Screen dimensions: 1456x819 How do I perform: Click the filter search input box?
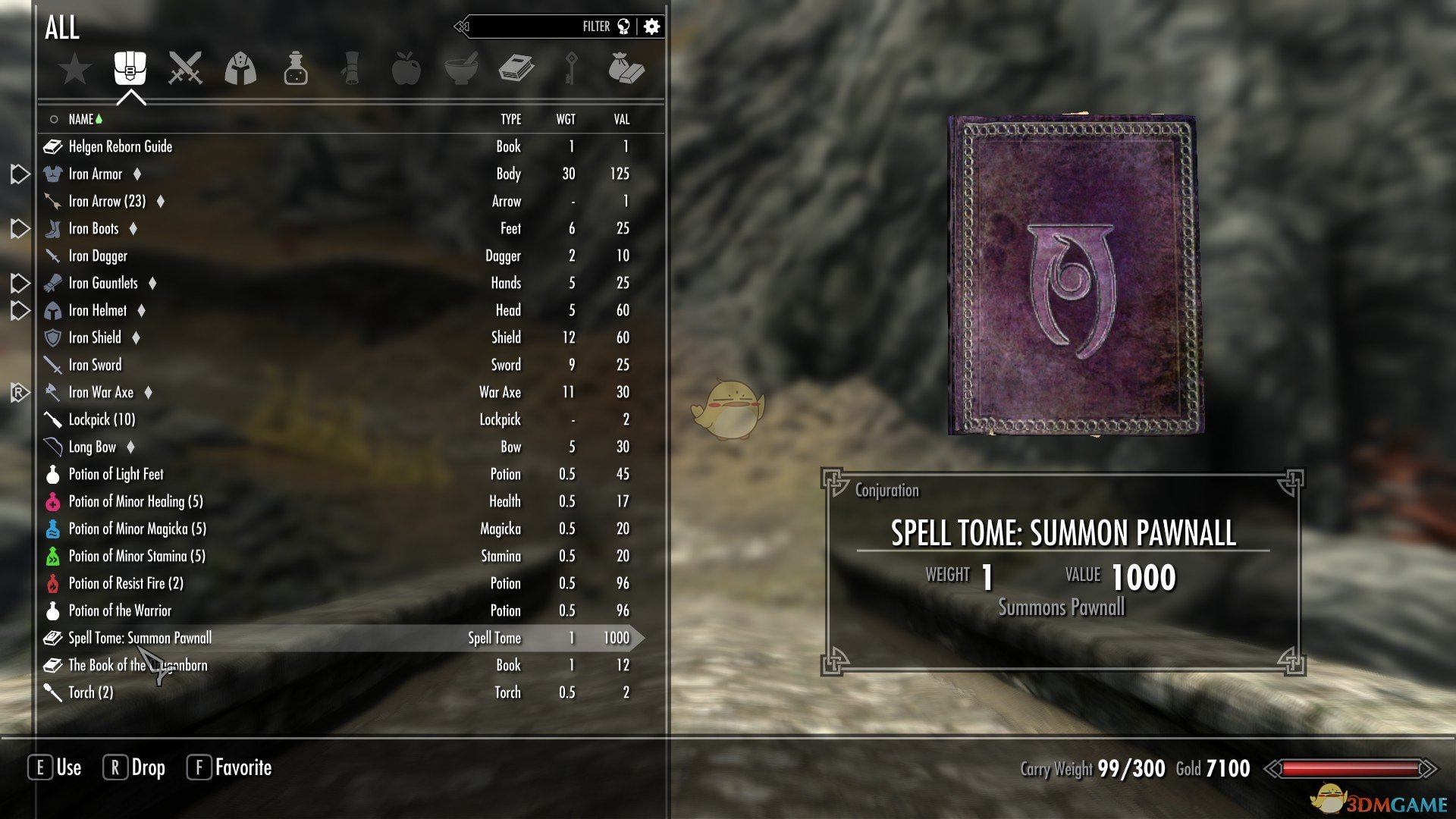[x=531, y=27]
